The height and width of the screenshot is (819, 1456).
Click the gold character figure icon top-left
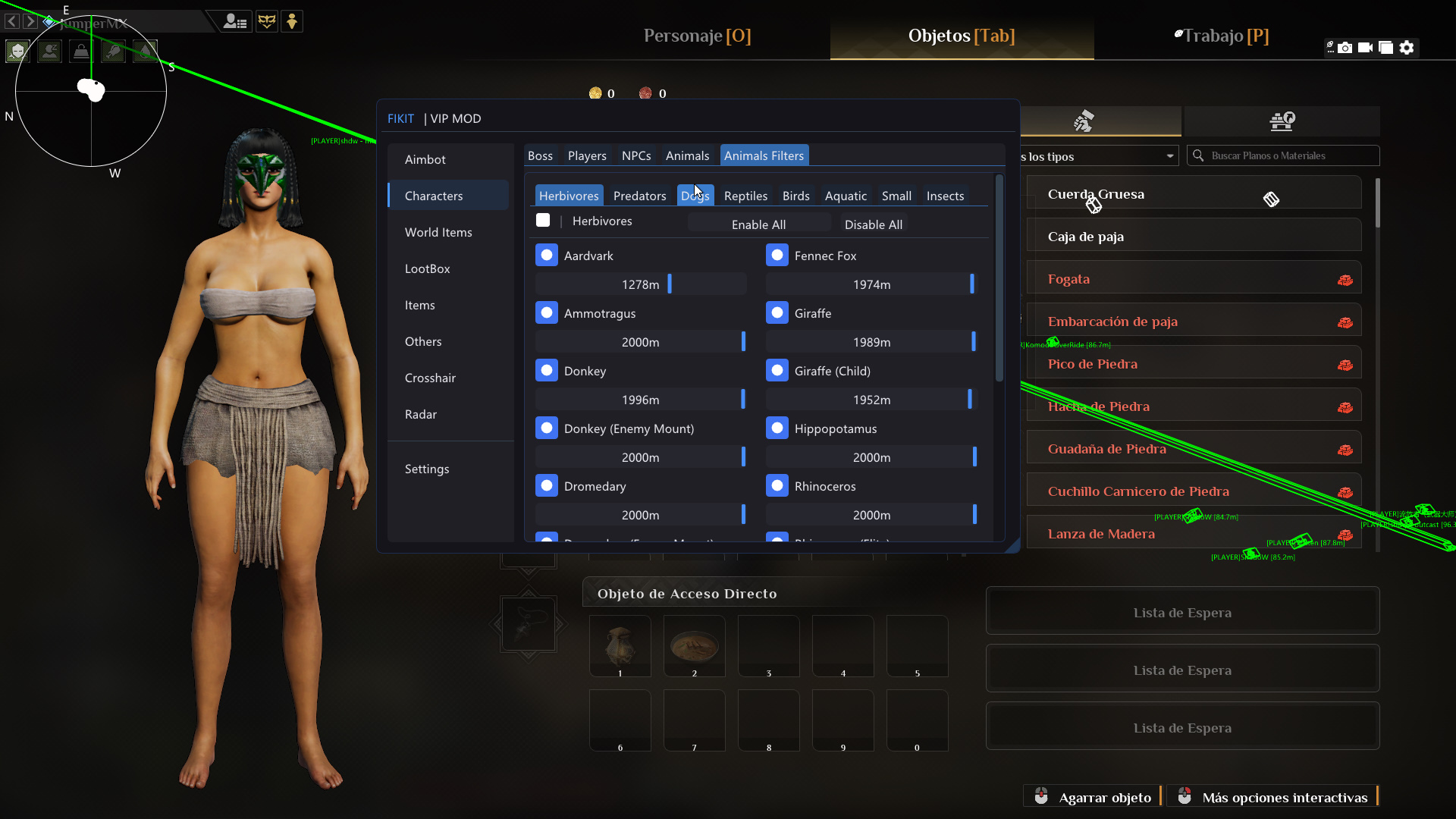click(x=292, y=21)
